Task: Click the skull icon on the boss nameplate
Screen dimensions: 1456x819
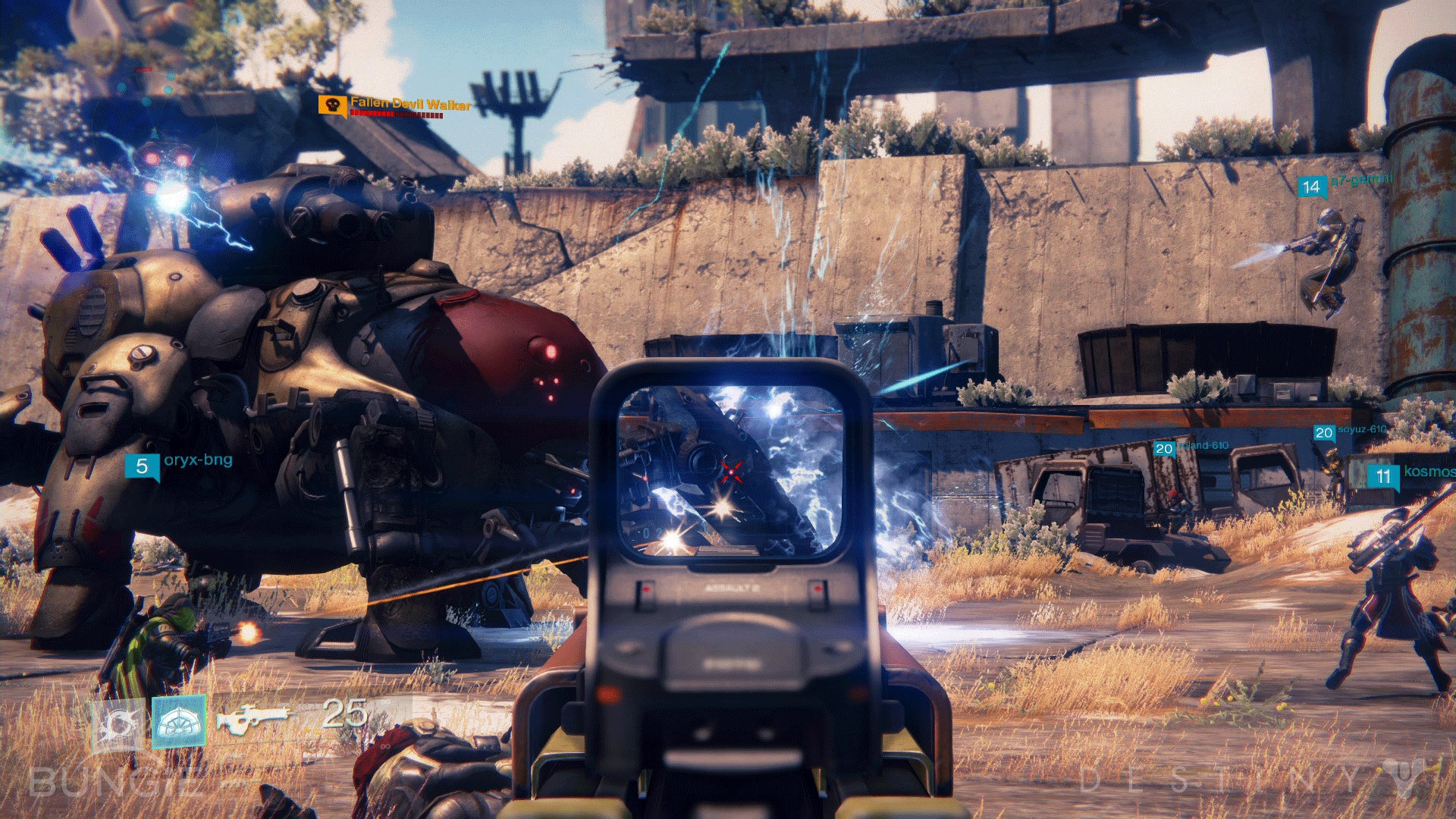Action: click(331, 105)
